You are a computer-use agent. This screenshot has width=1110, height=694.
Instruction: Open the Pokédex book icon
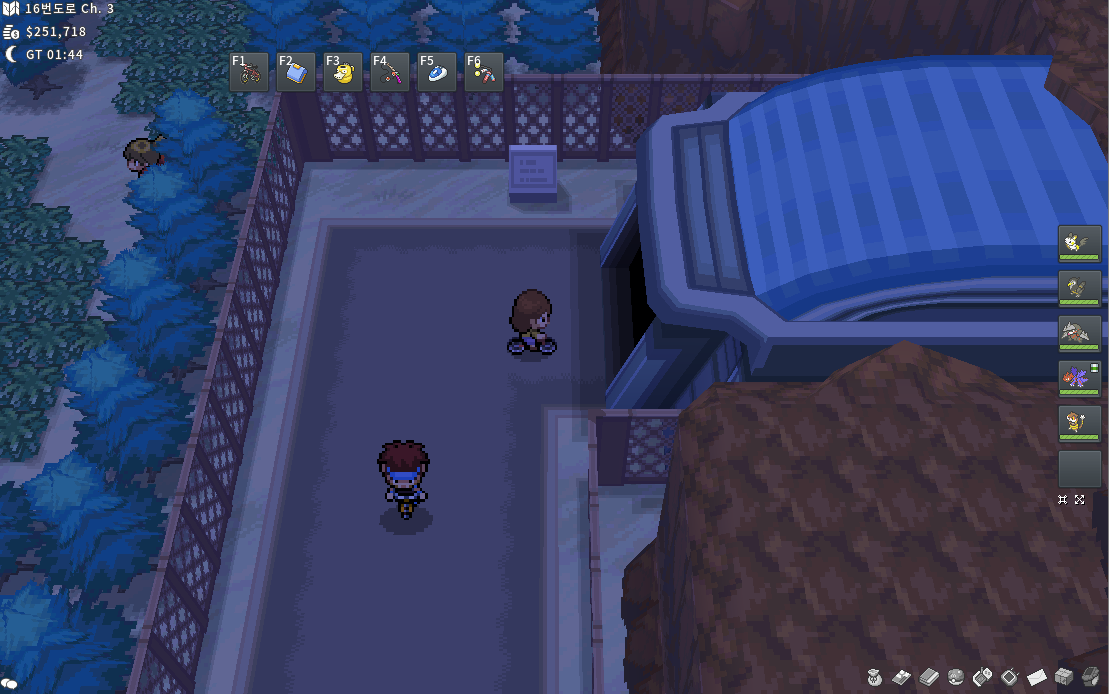click(928, 677)
